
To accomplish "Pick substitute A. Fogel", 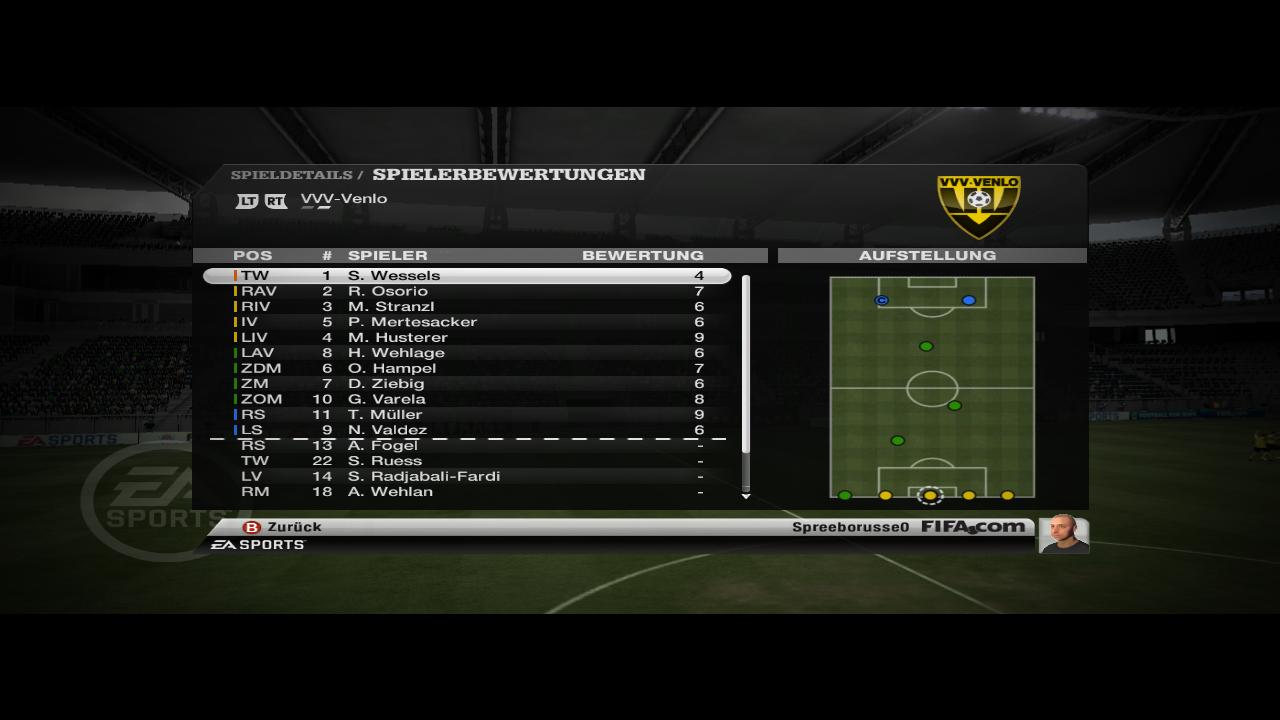I will tap(467, 446).
